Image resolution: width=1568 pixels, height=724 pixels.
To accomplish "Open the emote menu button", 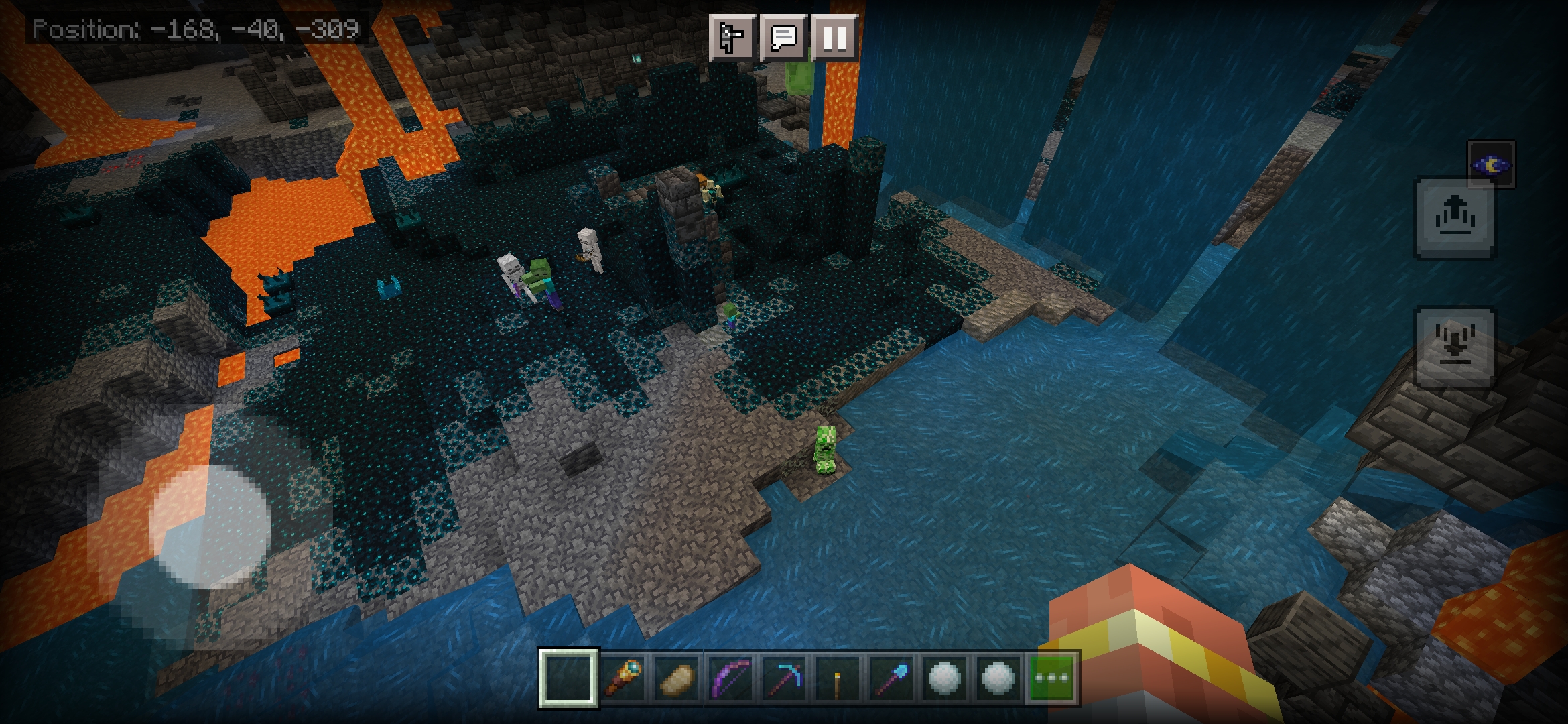I will 732,38.
